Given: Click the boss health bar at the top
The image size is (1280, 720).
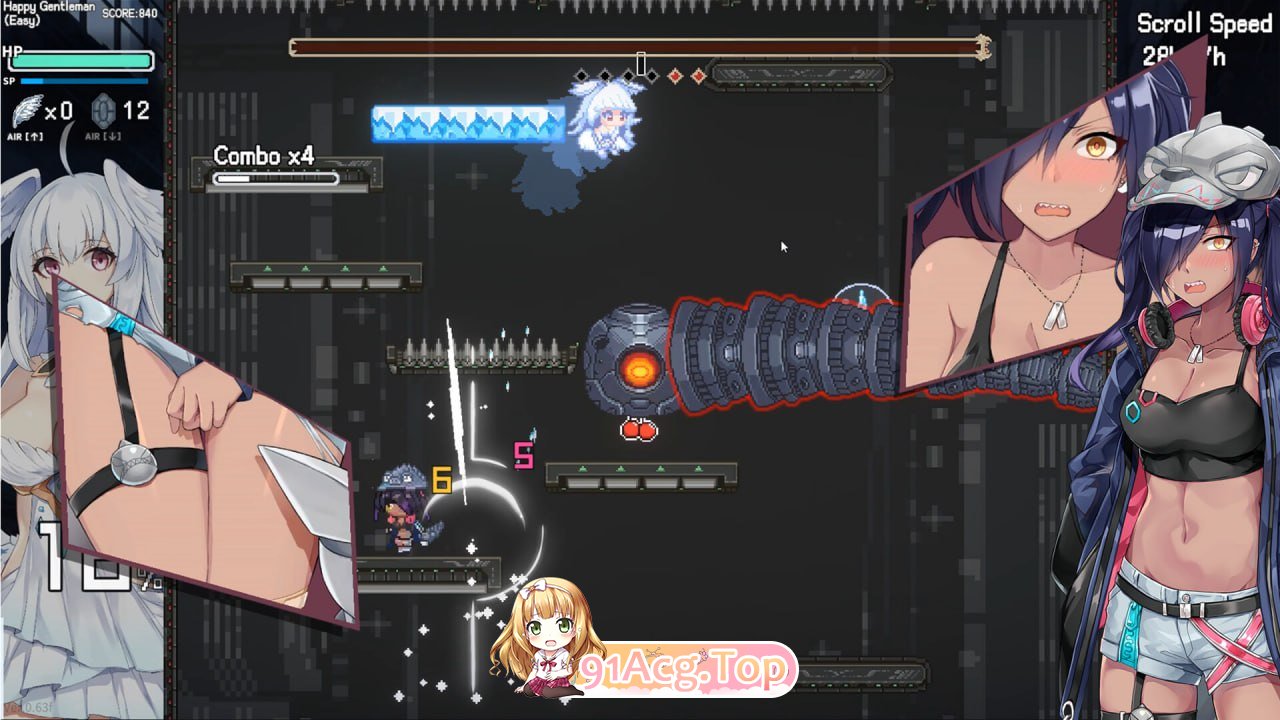Looking at the screenshot, I should pos(635,44).
